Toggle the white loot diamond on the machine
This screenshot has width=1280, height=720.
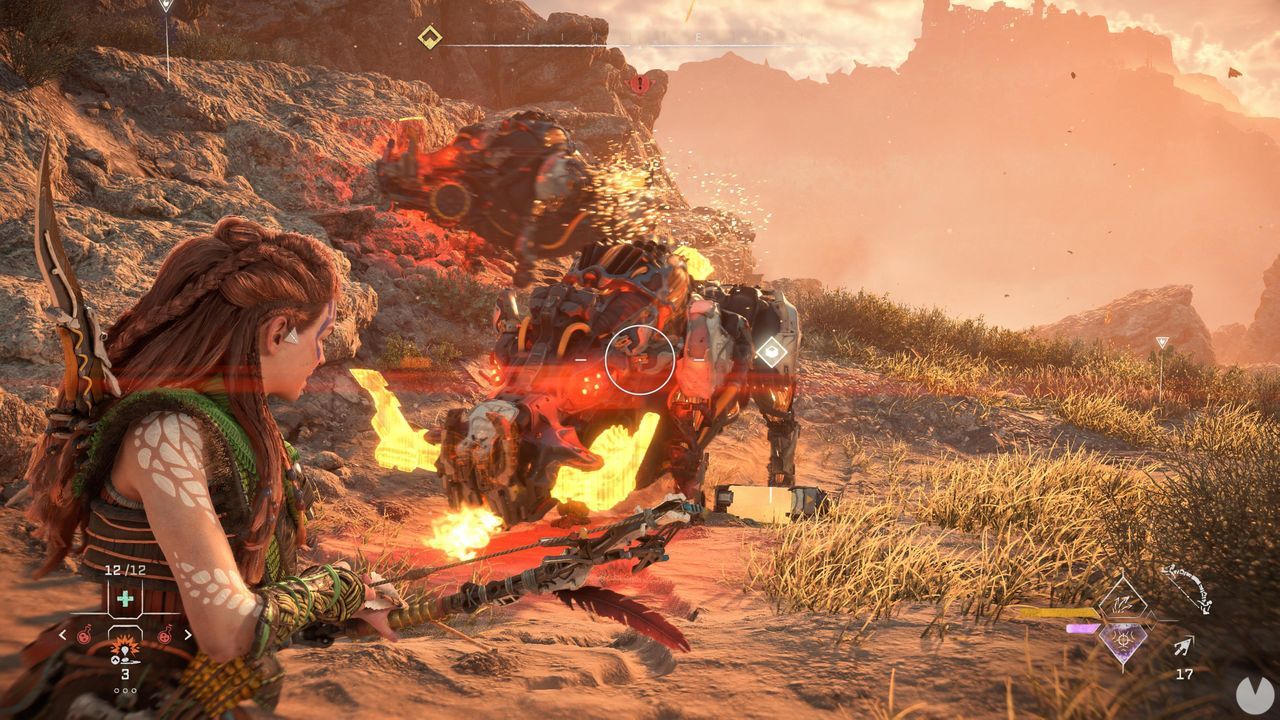[x=772, y=350]
